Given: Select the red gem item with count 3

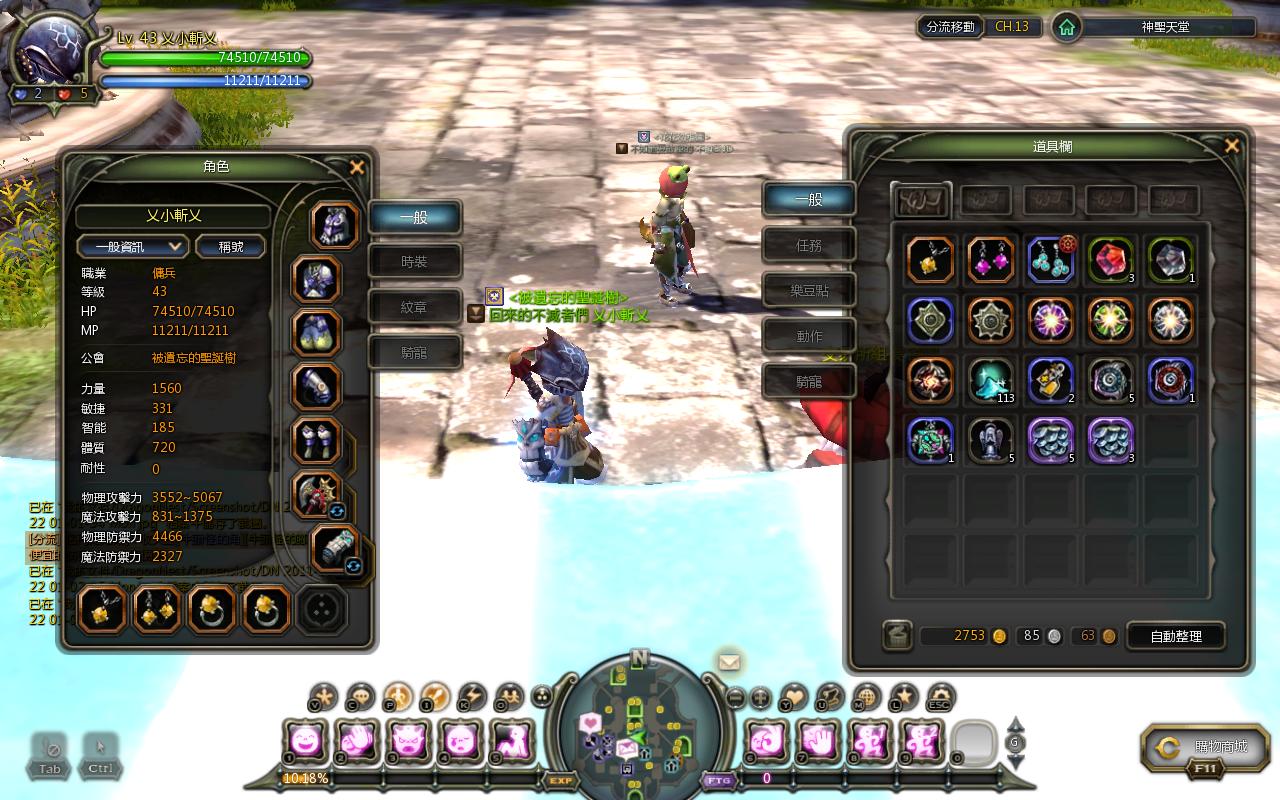Looking at the screenshot, I should tap(1110, 261).
